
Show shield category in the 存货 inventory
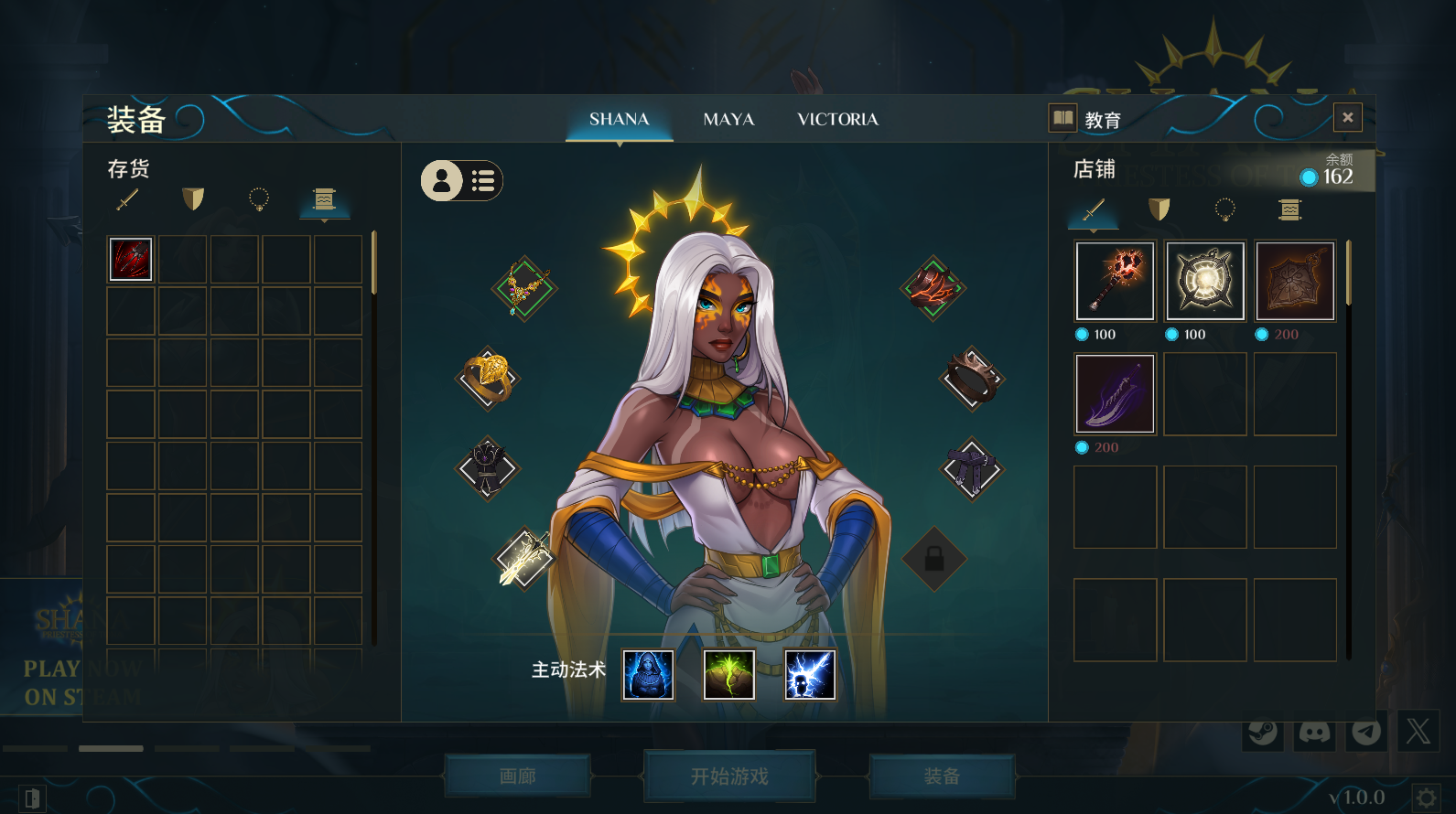[193, 198]
